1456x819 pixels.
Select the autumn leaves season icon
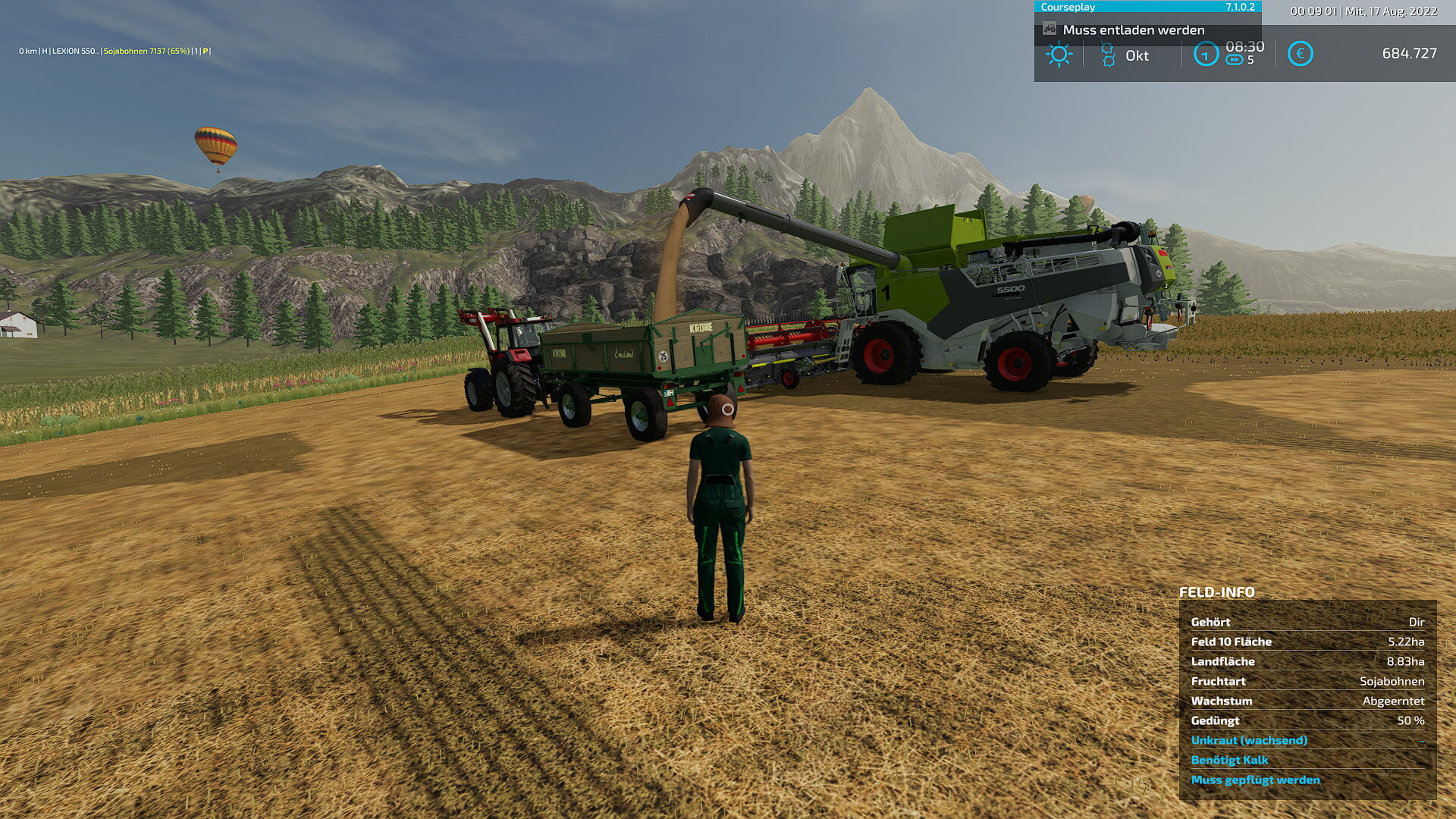(x=1108, y=55)
